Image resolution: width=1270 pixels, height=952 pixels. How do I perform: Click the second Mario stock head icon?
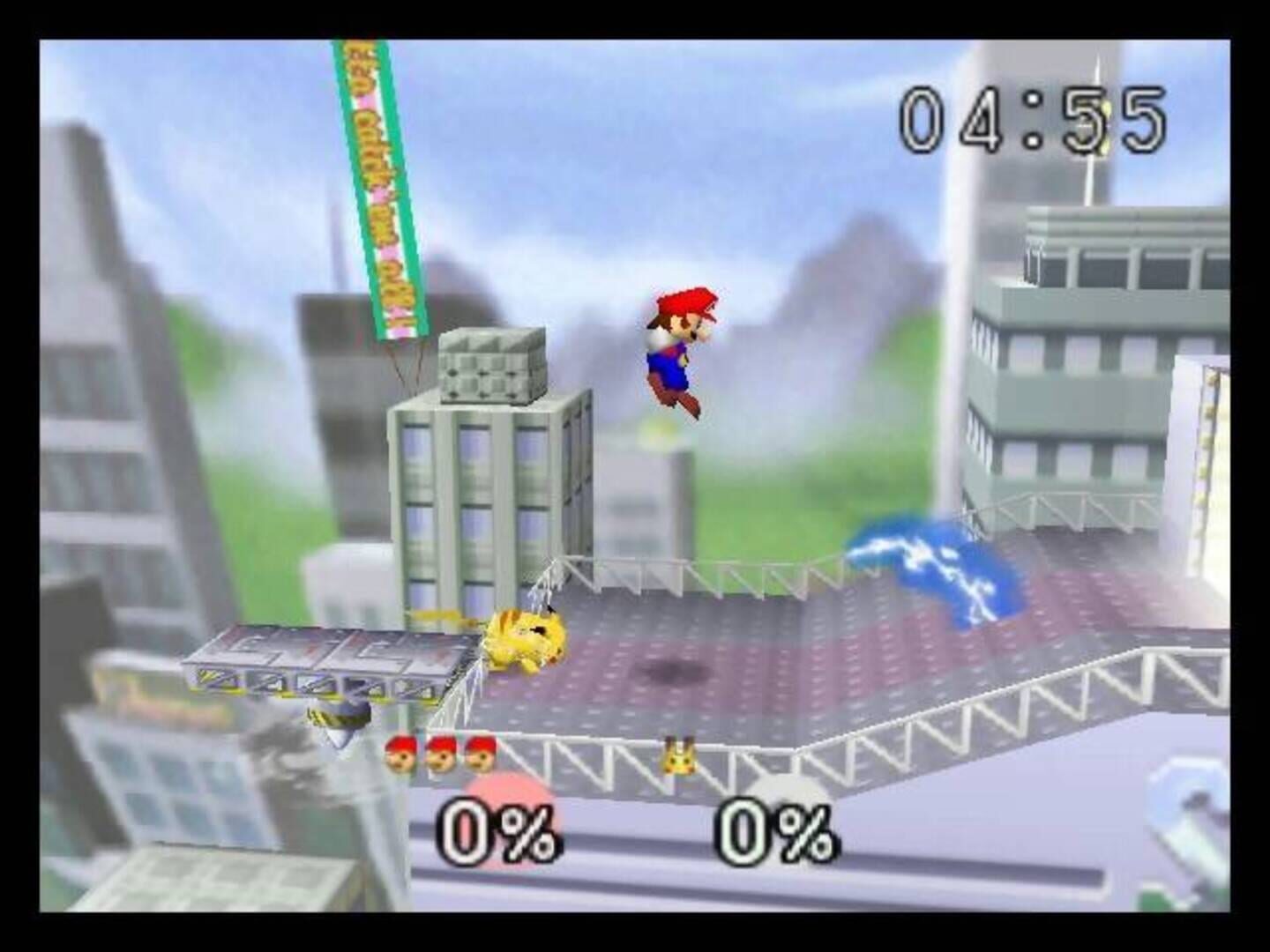pos(441,754)
